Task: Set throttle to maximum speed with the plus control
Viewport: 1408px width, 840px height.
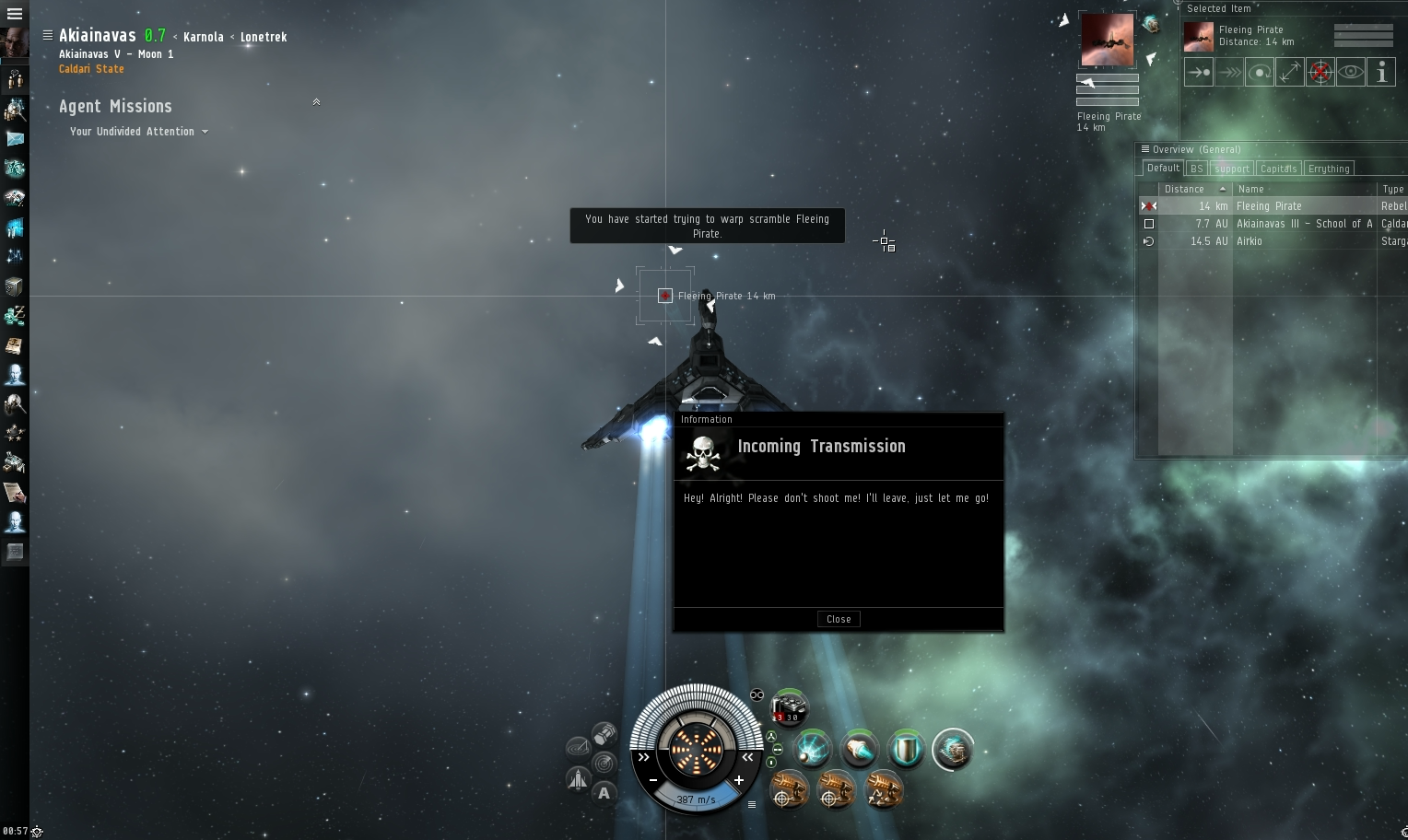Action: pyautogui.click(x=737, y=780)
